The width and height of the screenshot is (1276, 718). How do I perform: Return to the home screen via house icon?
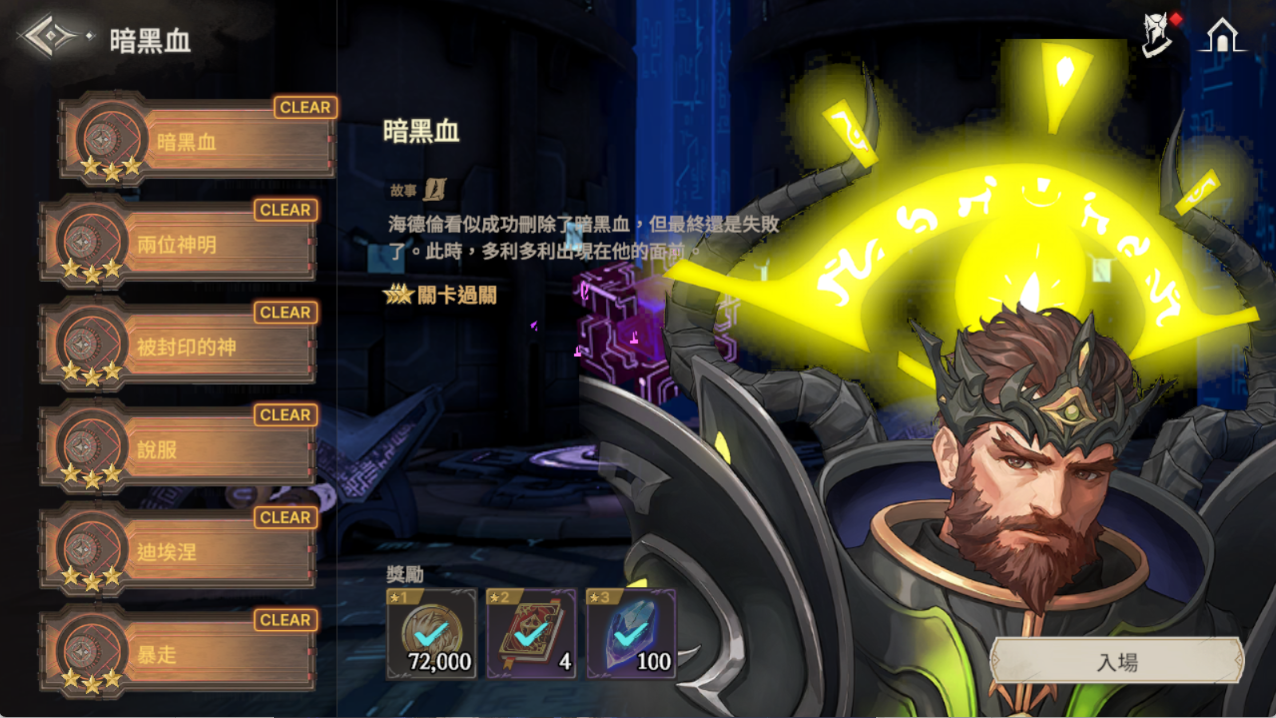click(1221, 35)
